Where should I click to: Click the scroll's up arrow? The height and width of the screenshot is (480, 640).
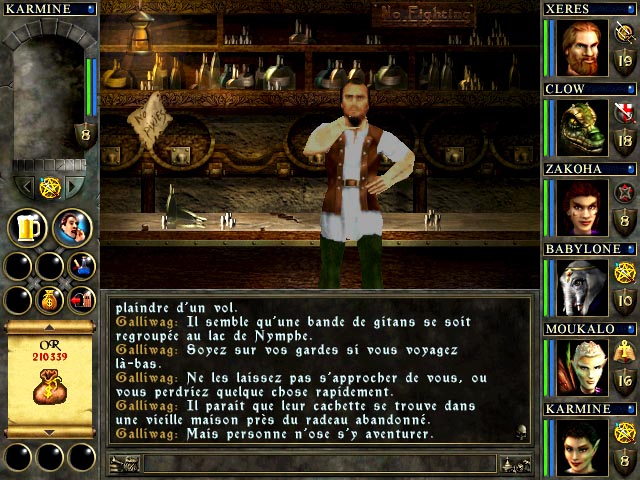click(x=48, y=326)
